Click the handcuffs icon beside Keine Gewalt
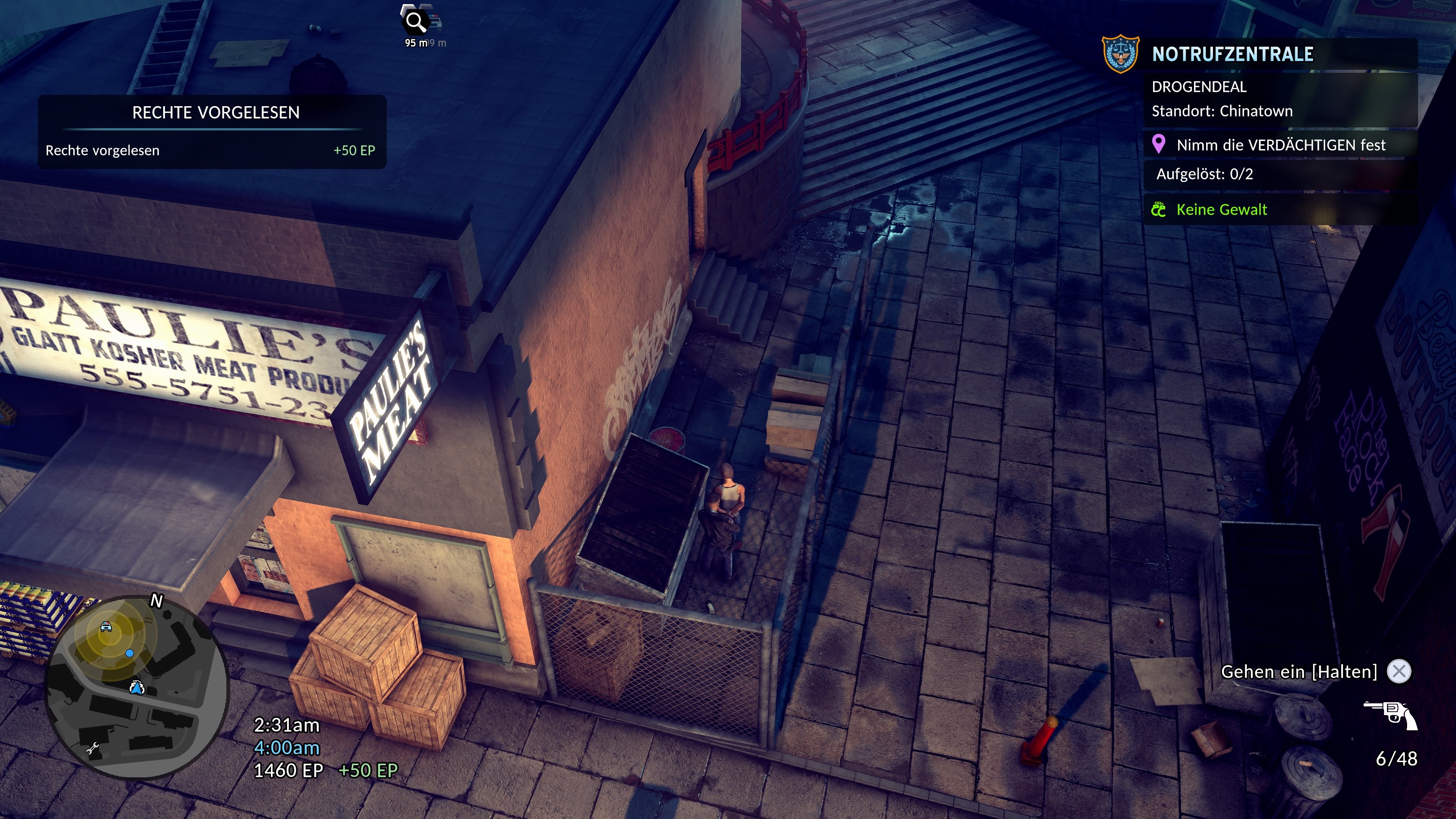The image size is (1456, 819). (x=1160, y=209)
